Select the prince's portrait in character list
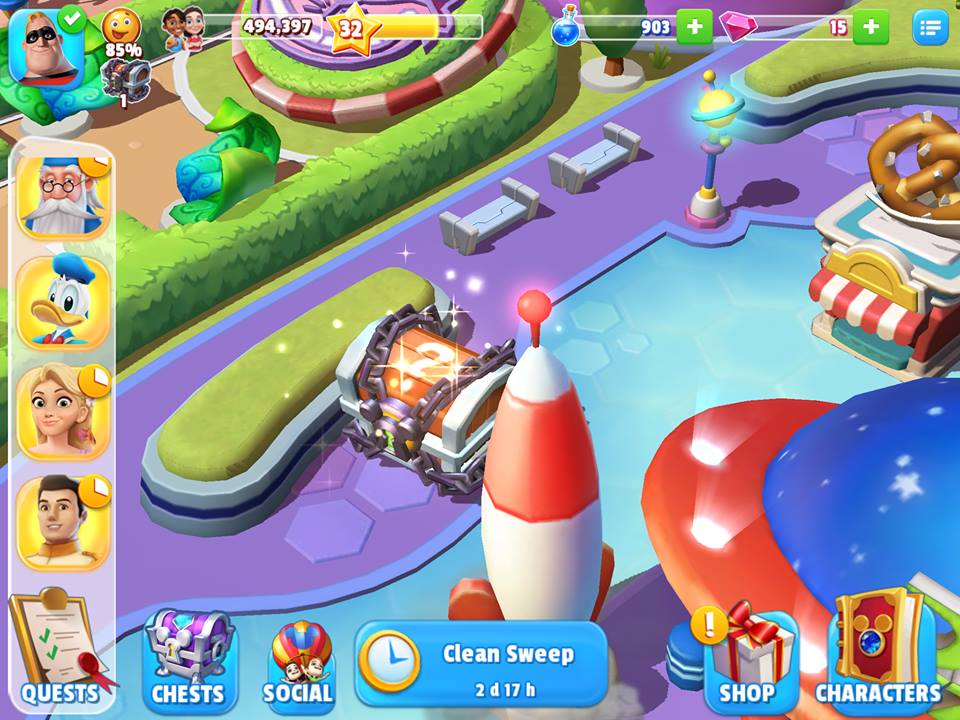 pos(62,522)
